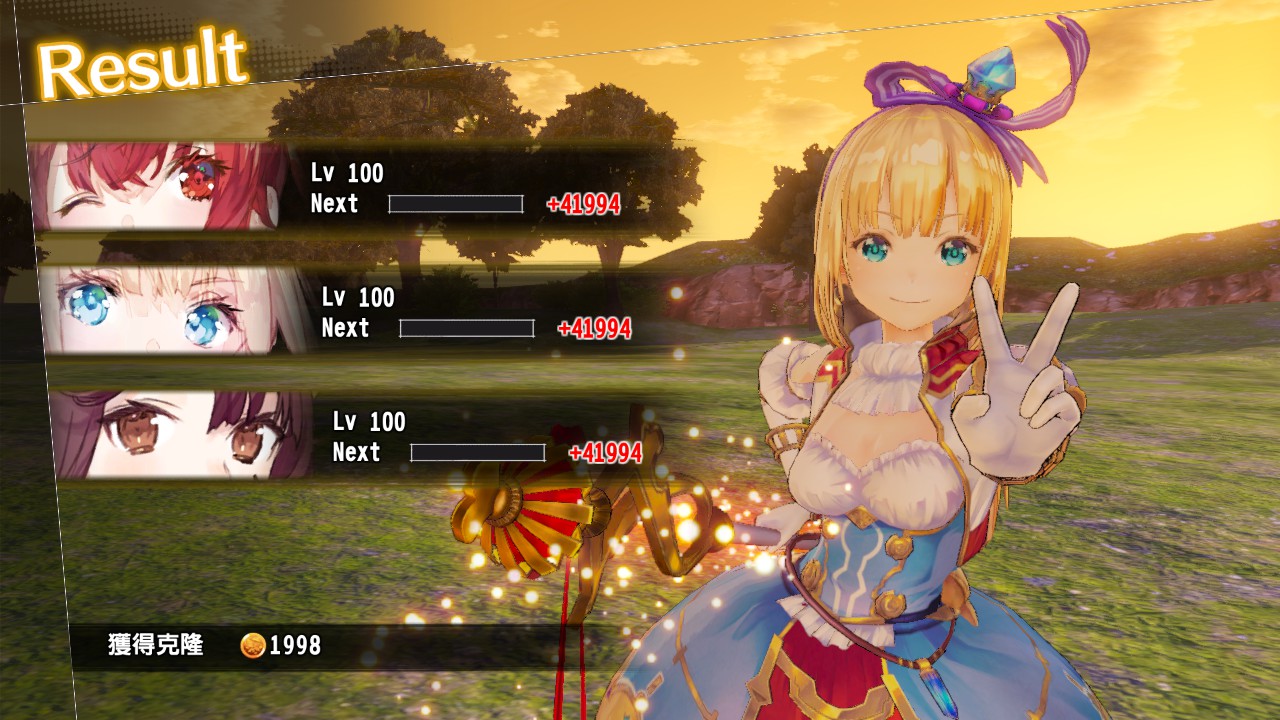Select the blue-eyed blonde character portrait
The image size is (1280, 720).
coord(170,311)
